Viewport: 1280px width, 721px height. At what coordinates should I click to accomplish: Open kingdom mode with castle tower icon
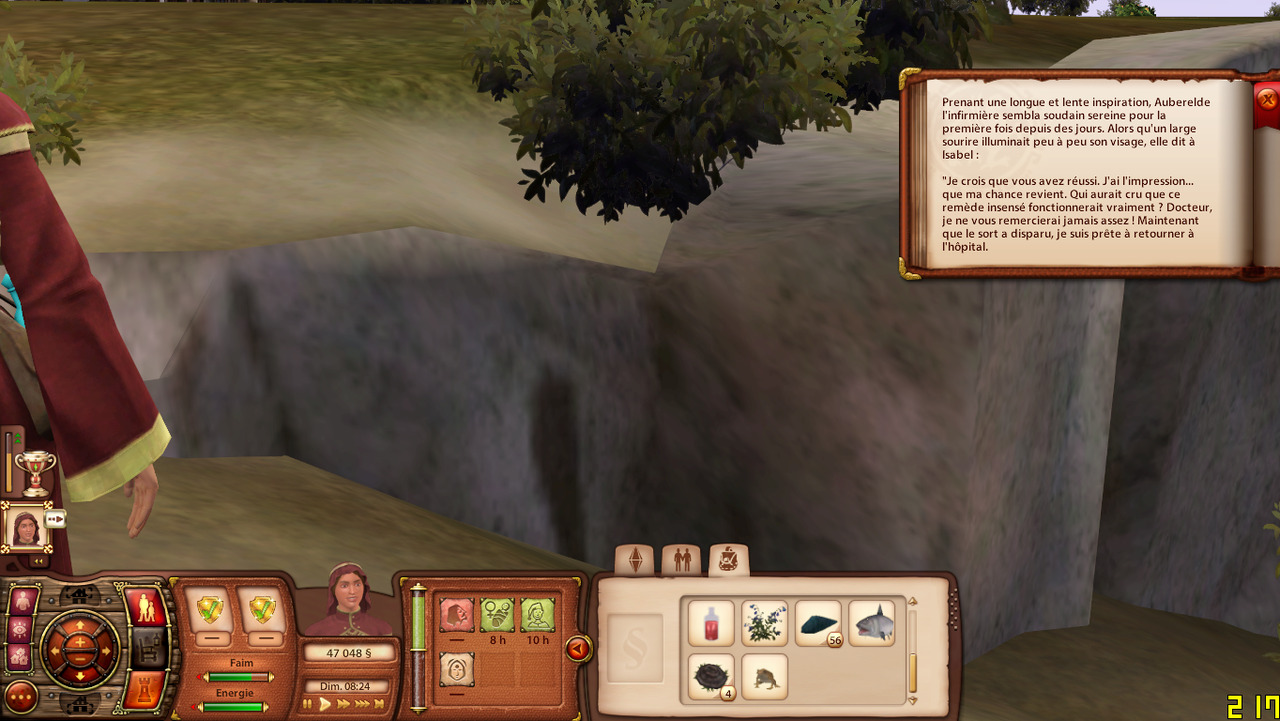pyautogui.click(x=145, y=689)
